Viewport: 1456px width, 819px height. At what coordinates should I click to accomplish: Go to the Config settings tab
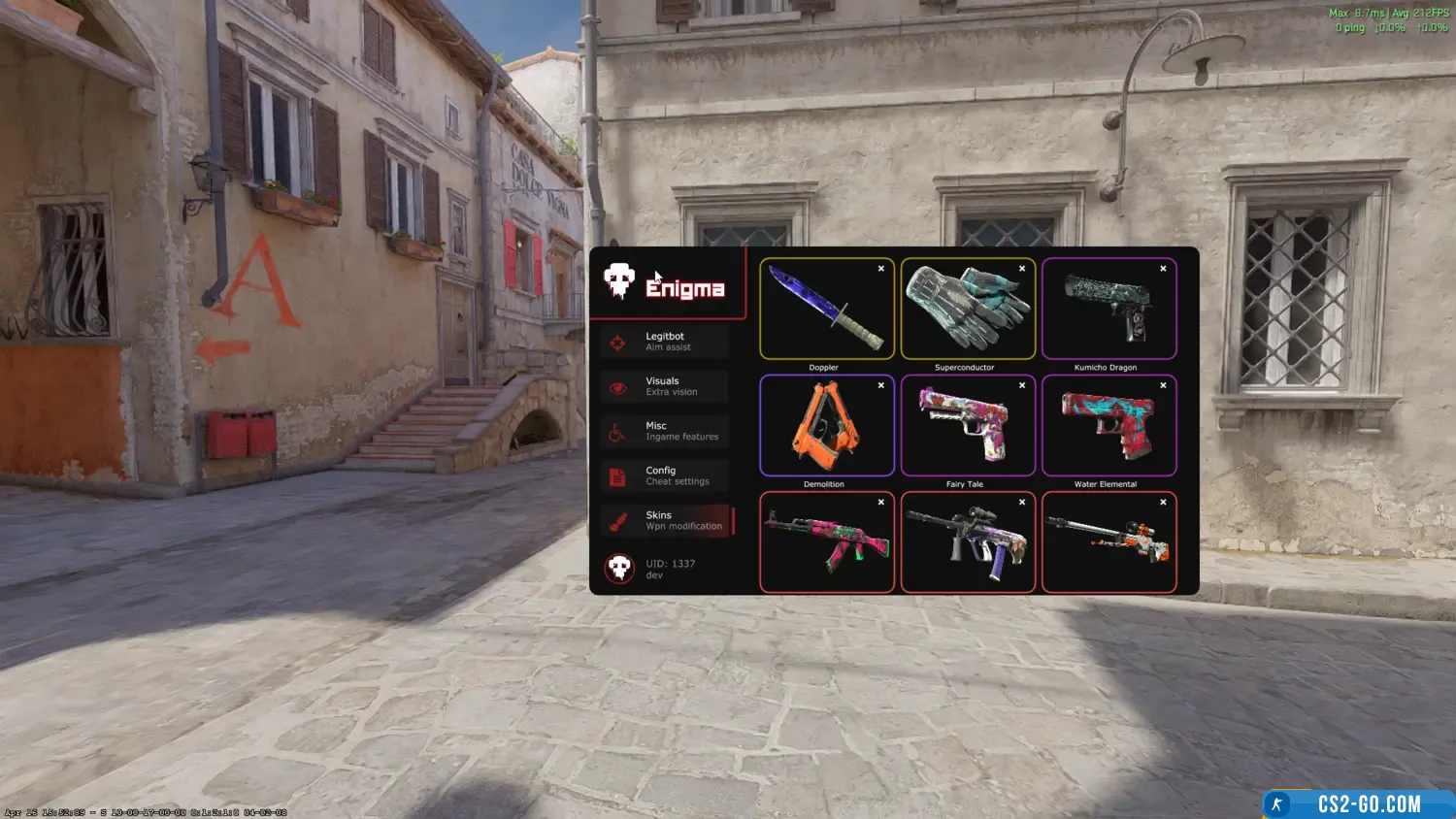(x=665, y=475)
